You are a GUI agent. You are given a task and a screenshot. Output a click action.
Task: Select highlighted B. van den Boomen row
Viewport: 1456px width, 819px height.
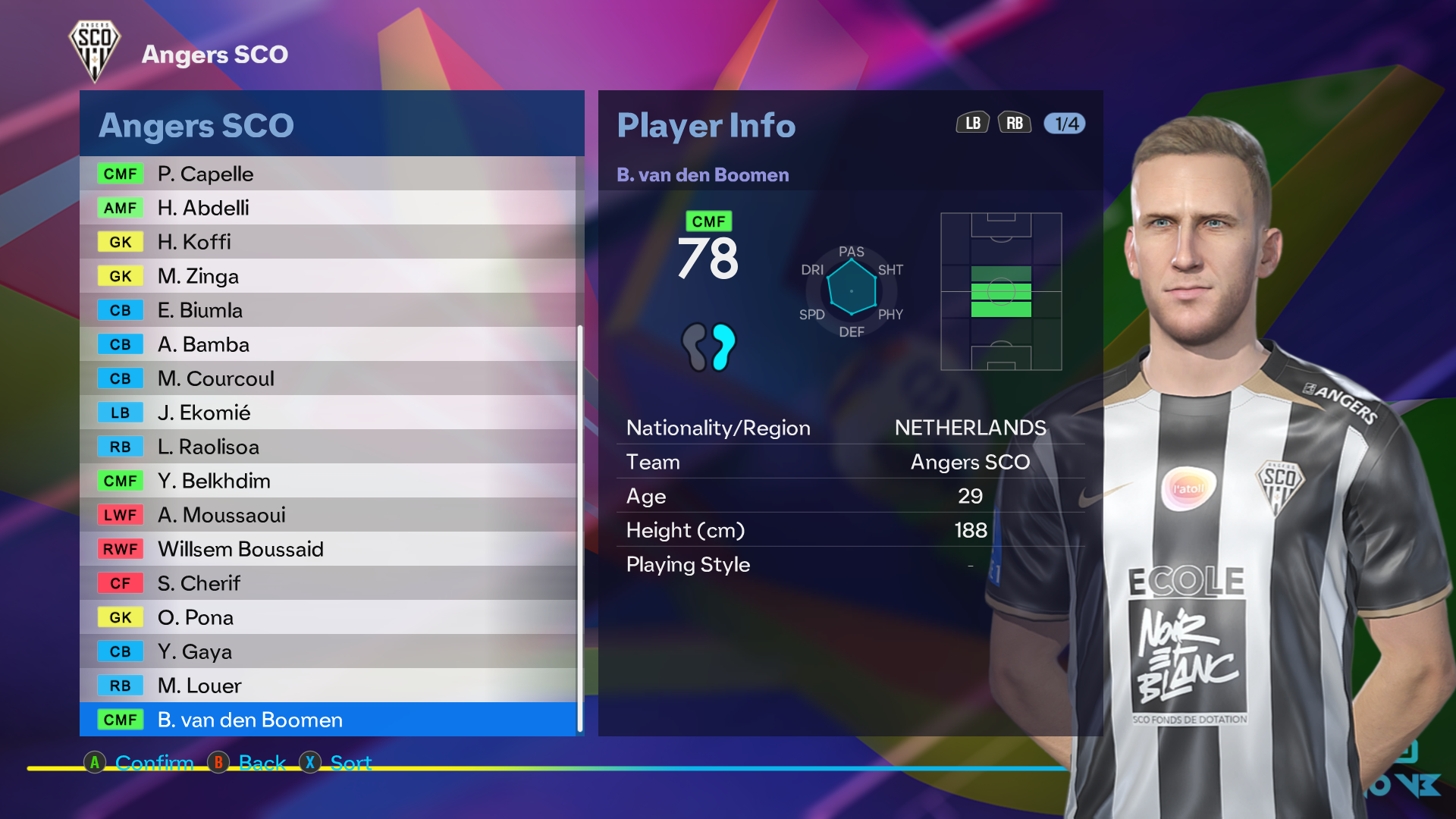coord(328,720)
